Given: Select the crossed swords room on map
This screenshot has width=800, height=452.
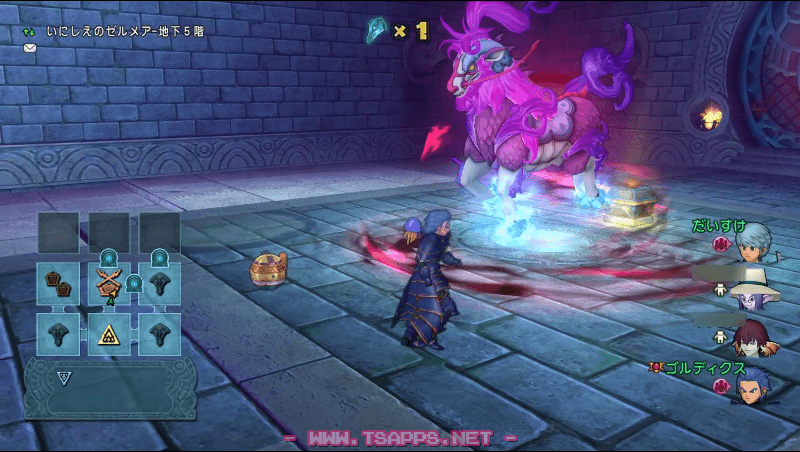Looking at the screenshot, I should [109, 284].
